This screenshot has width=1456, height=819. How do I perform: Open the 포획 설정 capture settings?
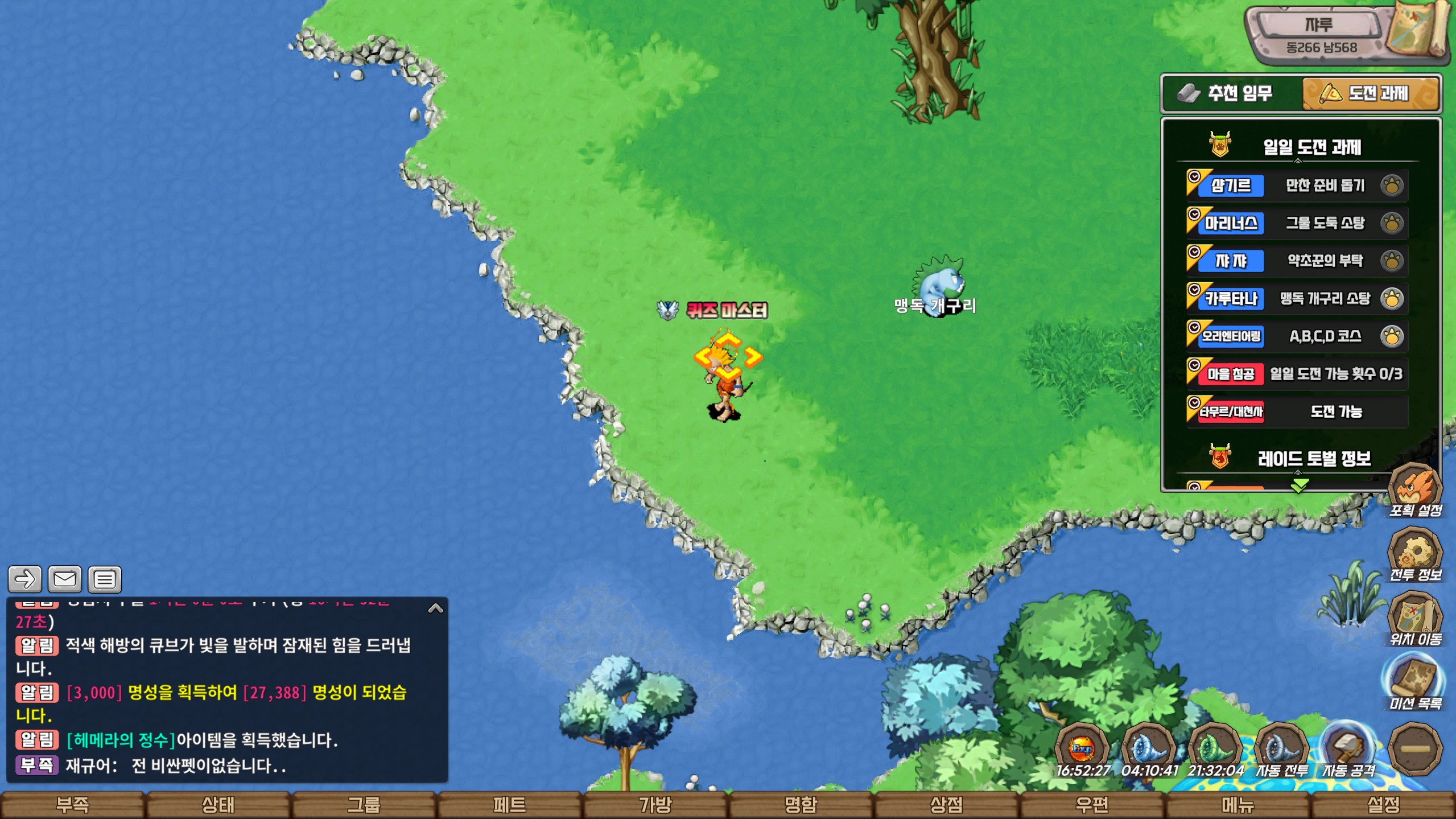(x=1415, y=491)
